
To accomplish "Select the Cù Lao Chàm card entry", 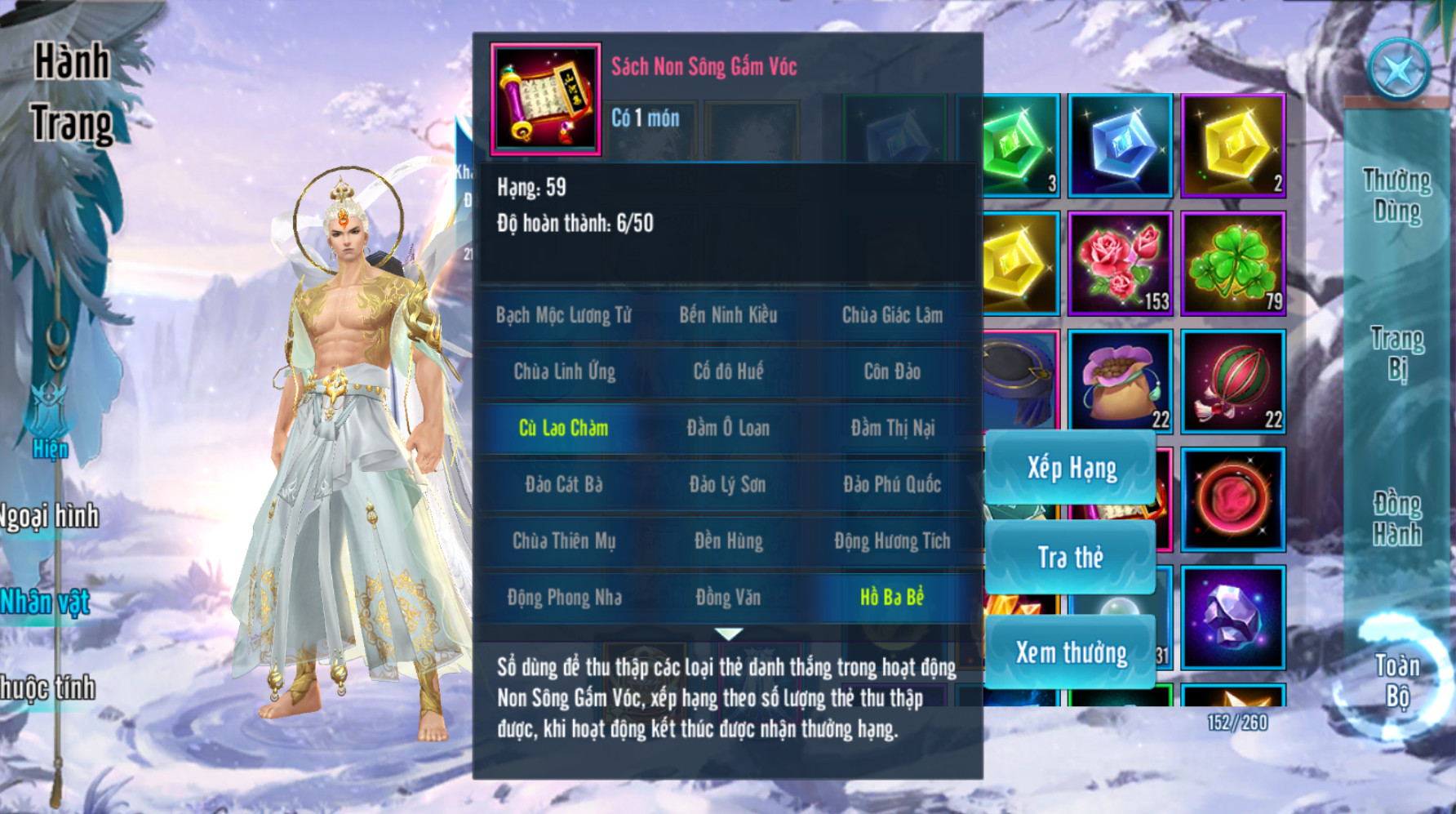I will [563, 428].
